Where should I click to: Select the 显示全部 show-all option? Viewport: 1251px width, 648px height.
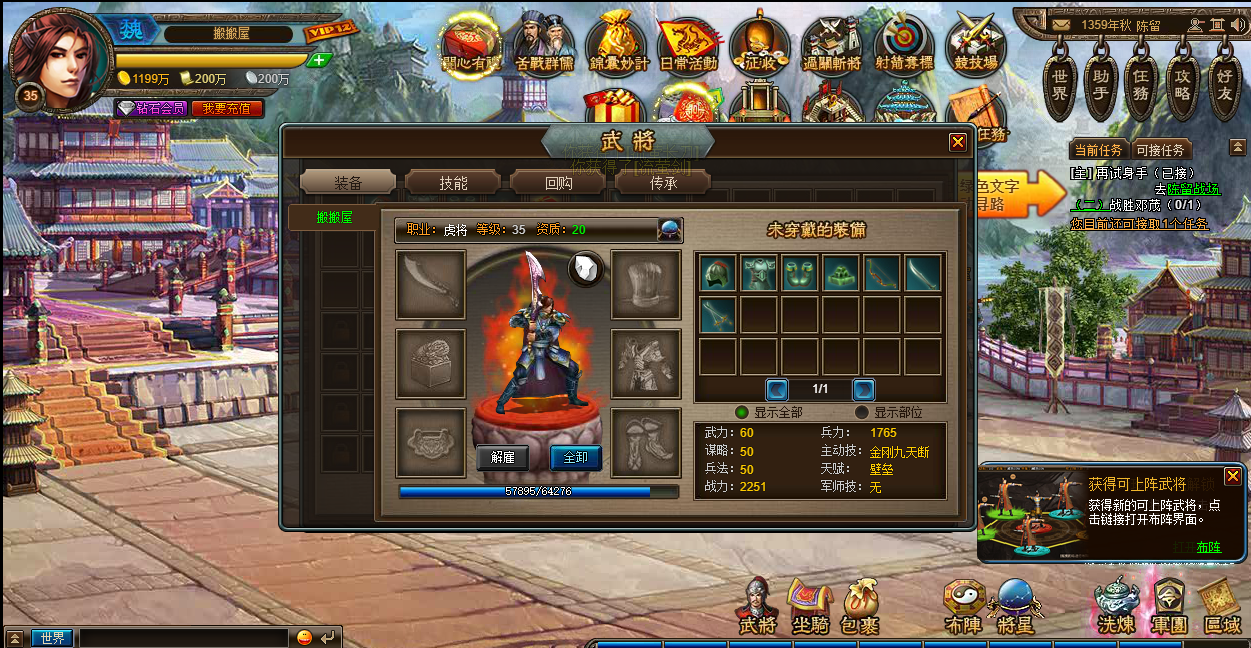coord(742,412)
